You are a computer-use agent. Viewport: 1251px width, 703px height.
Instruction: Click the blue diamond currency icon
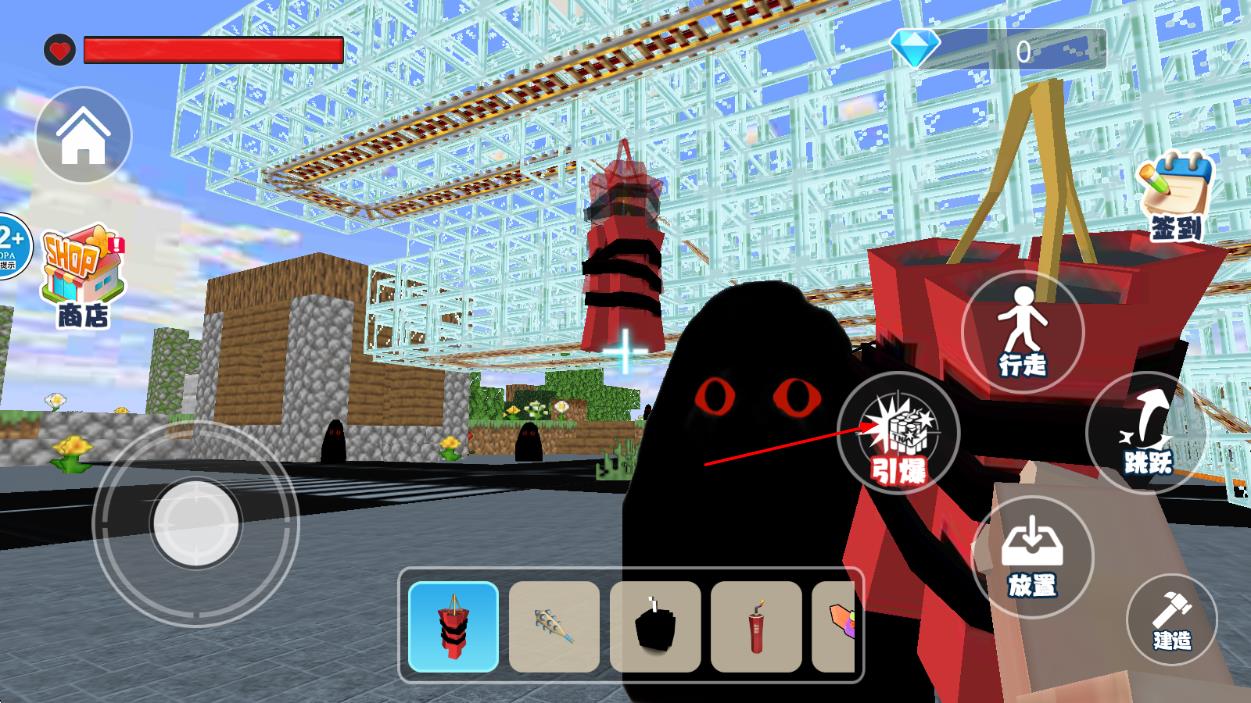click(914, 48)
